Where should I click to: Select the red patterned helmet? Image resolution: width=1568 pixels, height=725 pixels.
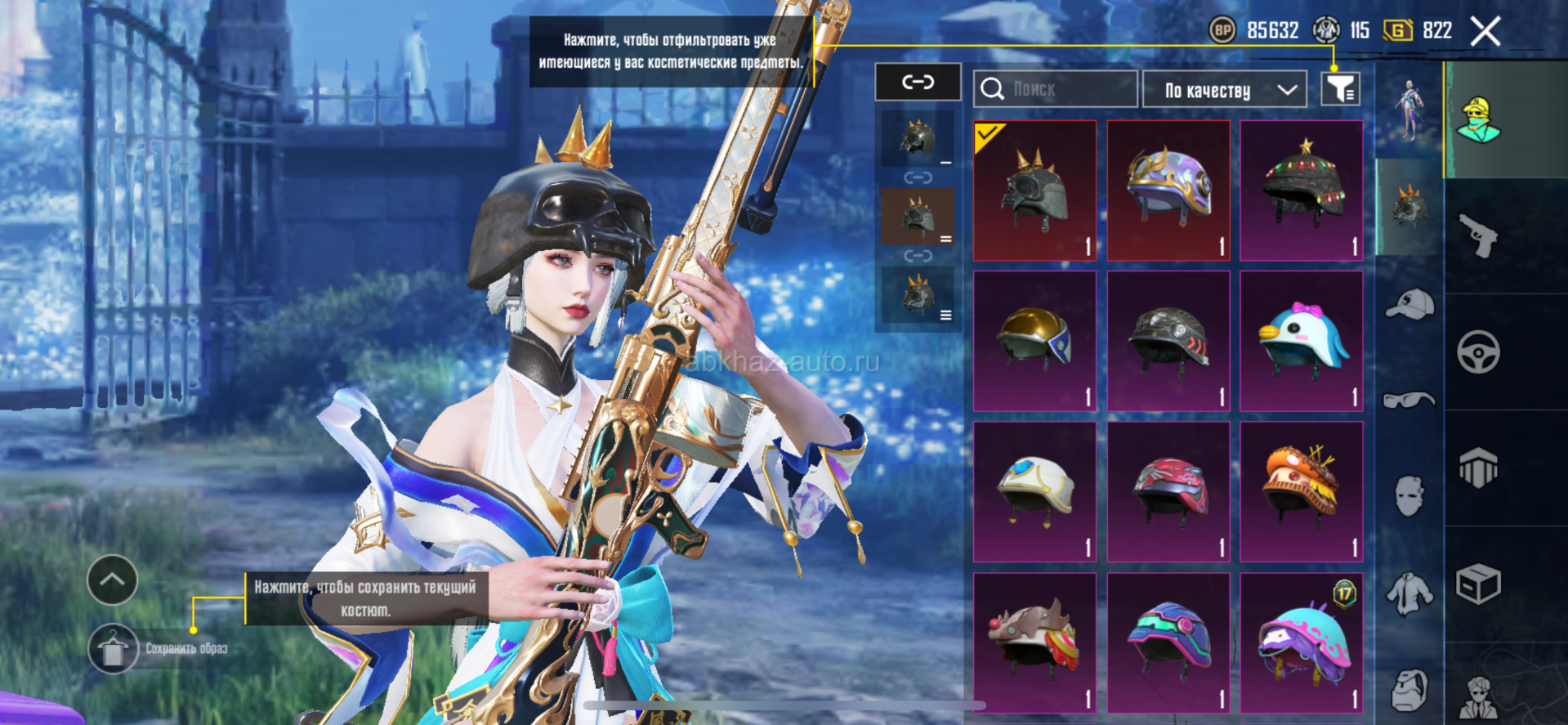[1168, 491]
